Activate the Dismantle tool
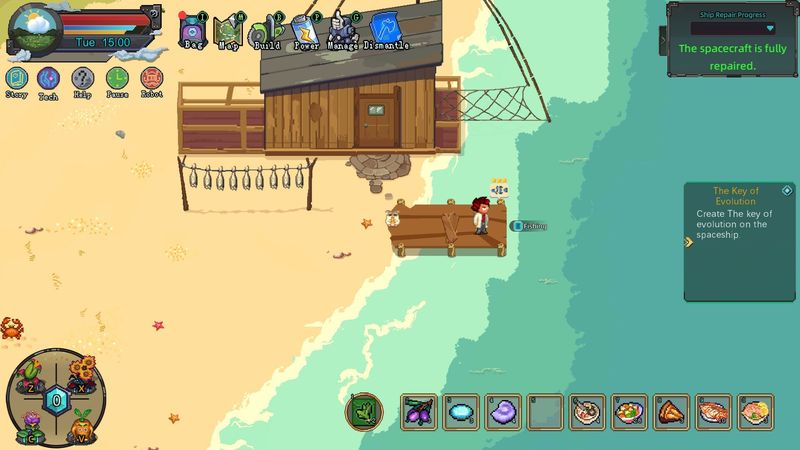 [x=385, y=31]
